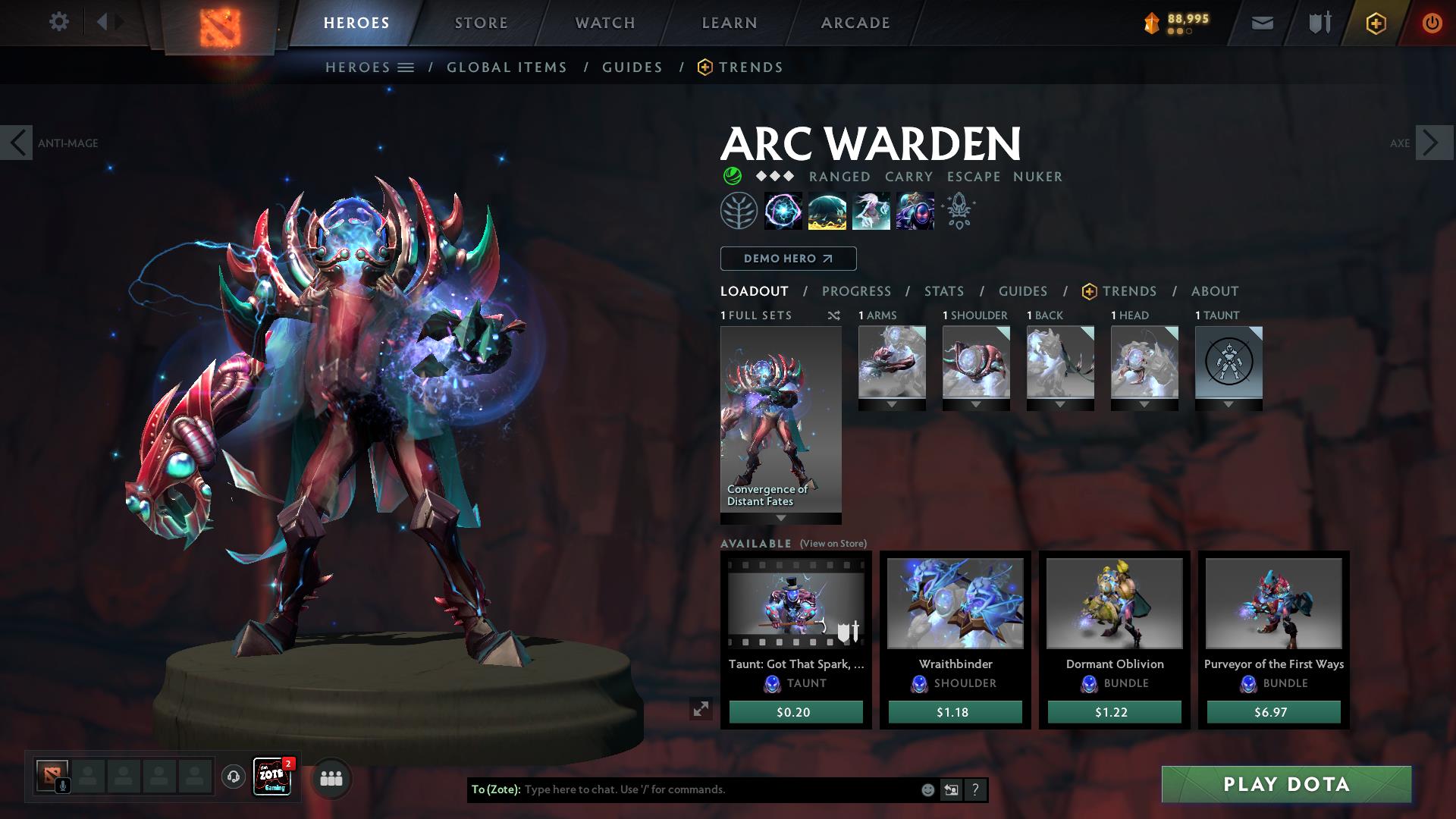1456x819 pixels.
Task: Toggle the microphone on your party avatar
Action: coord(62,786)
